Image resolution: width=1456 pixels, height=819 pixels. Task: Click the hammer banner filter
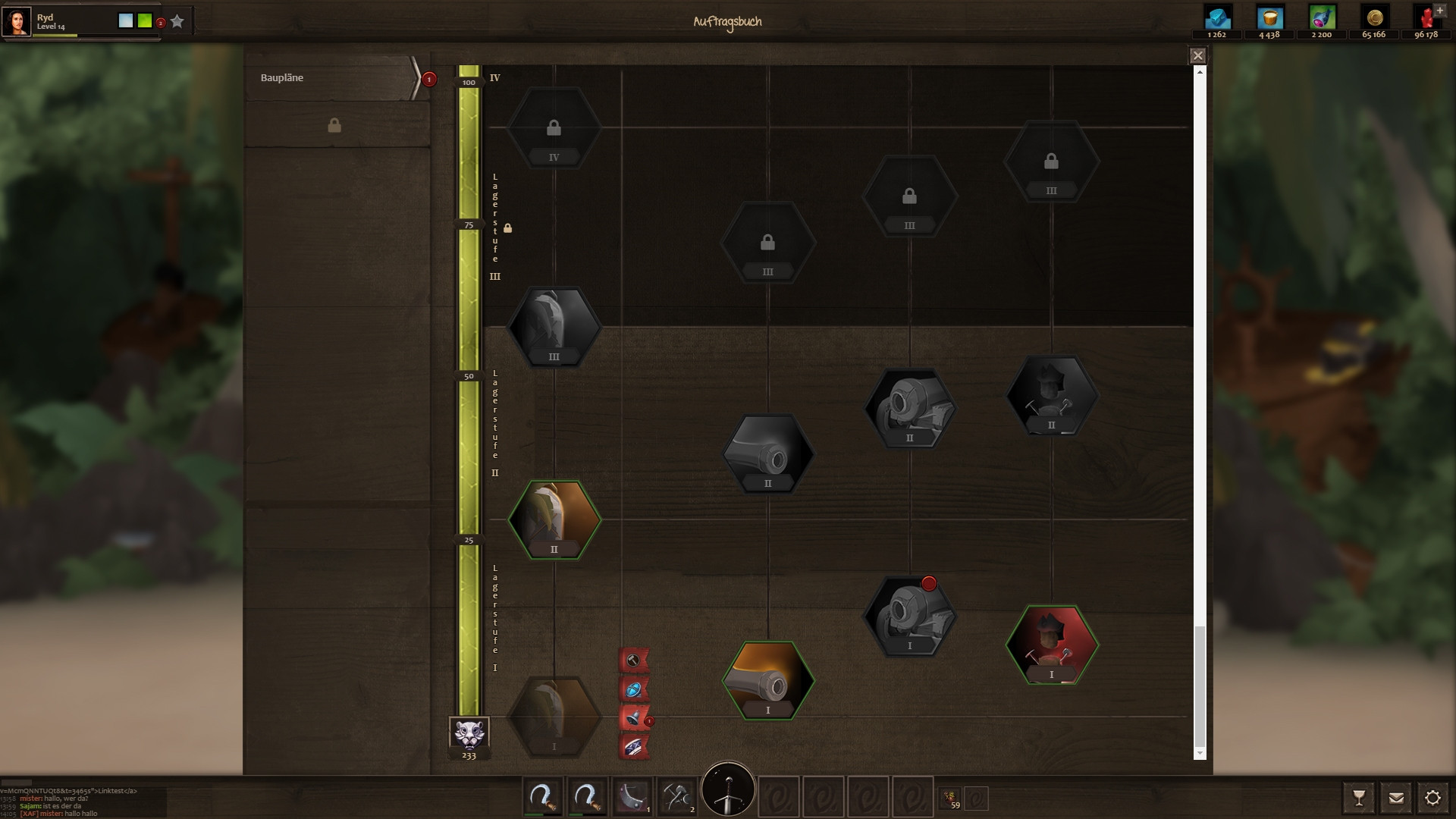[x=633, y=660]
